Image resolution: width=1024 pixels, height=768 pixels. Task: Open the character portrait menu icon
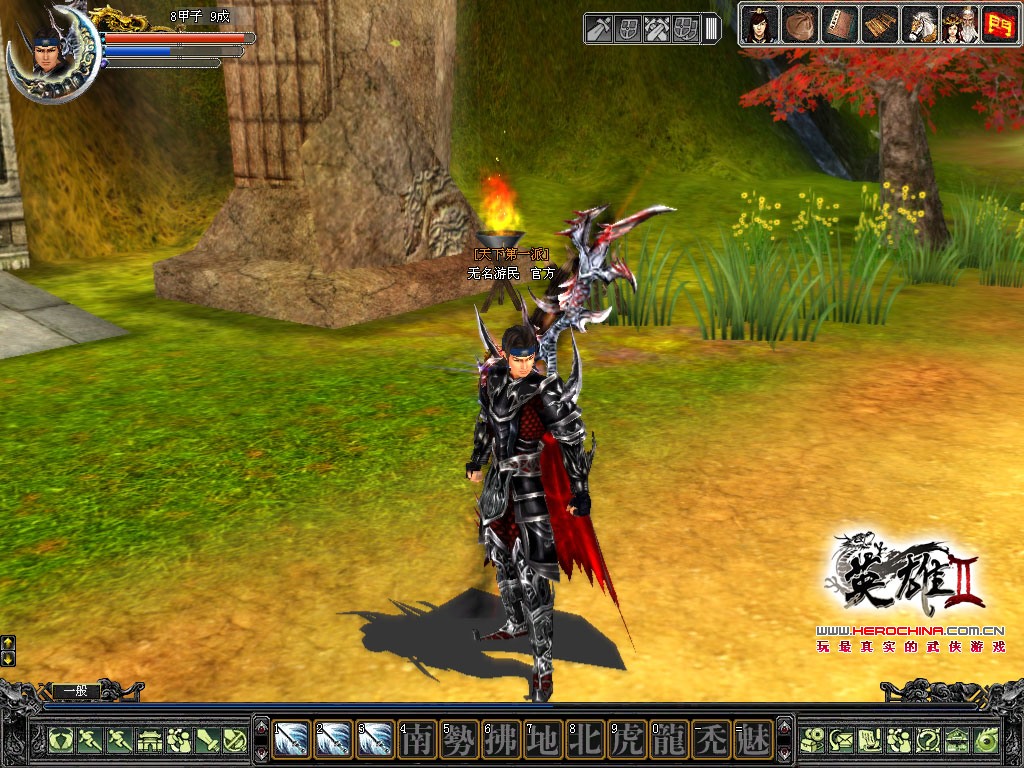pos(759,24)
